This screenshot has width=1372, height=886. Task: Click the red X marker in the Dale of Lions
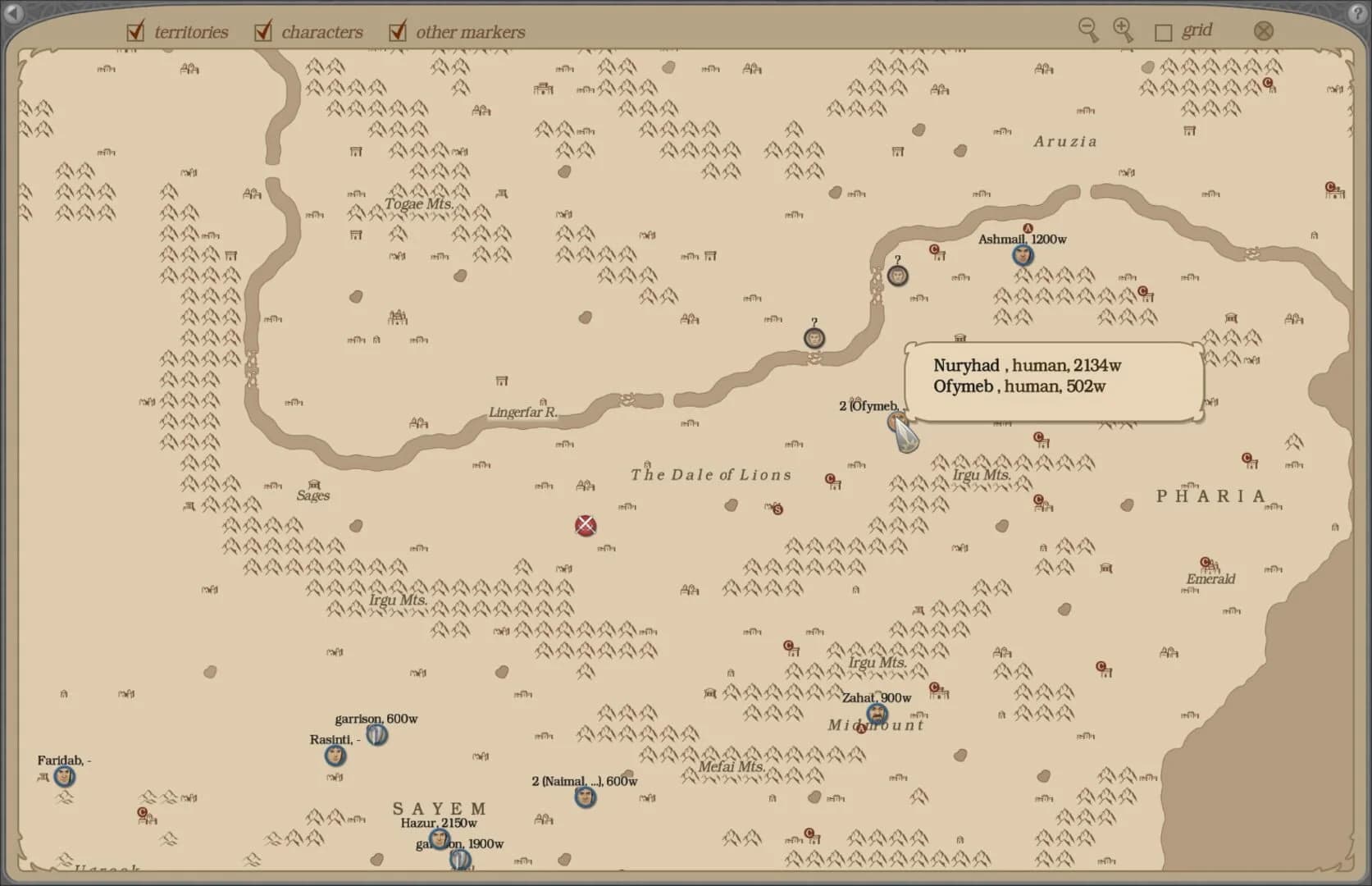pyautogui.click(x=585, y=526)
